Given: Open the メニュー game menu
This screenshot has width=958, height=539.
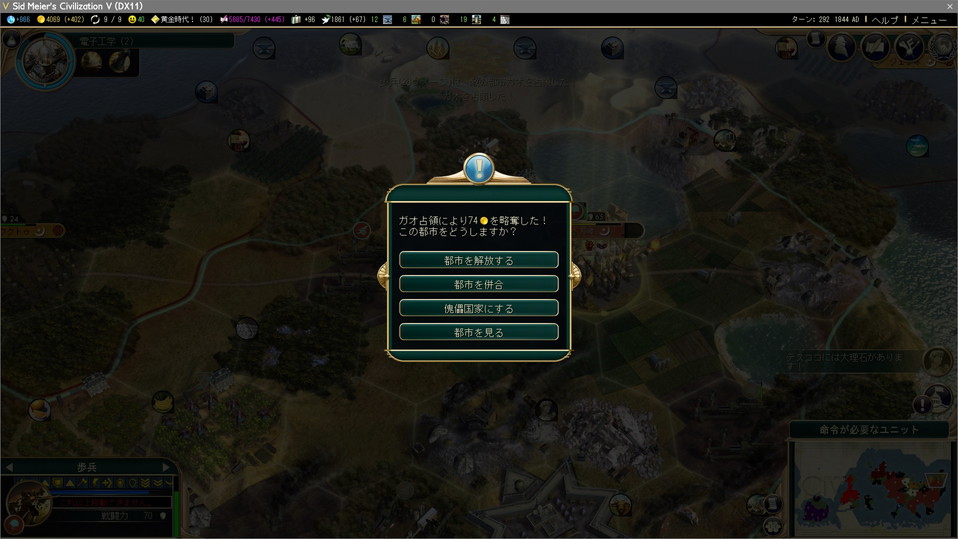Looking at the screenshot, I should (929, 20).
